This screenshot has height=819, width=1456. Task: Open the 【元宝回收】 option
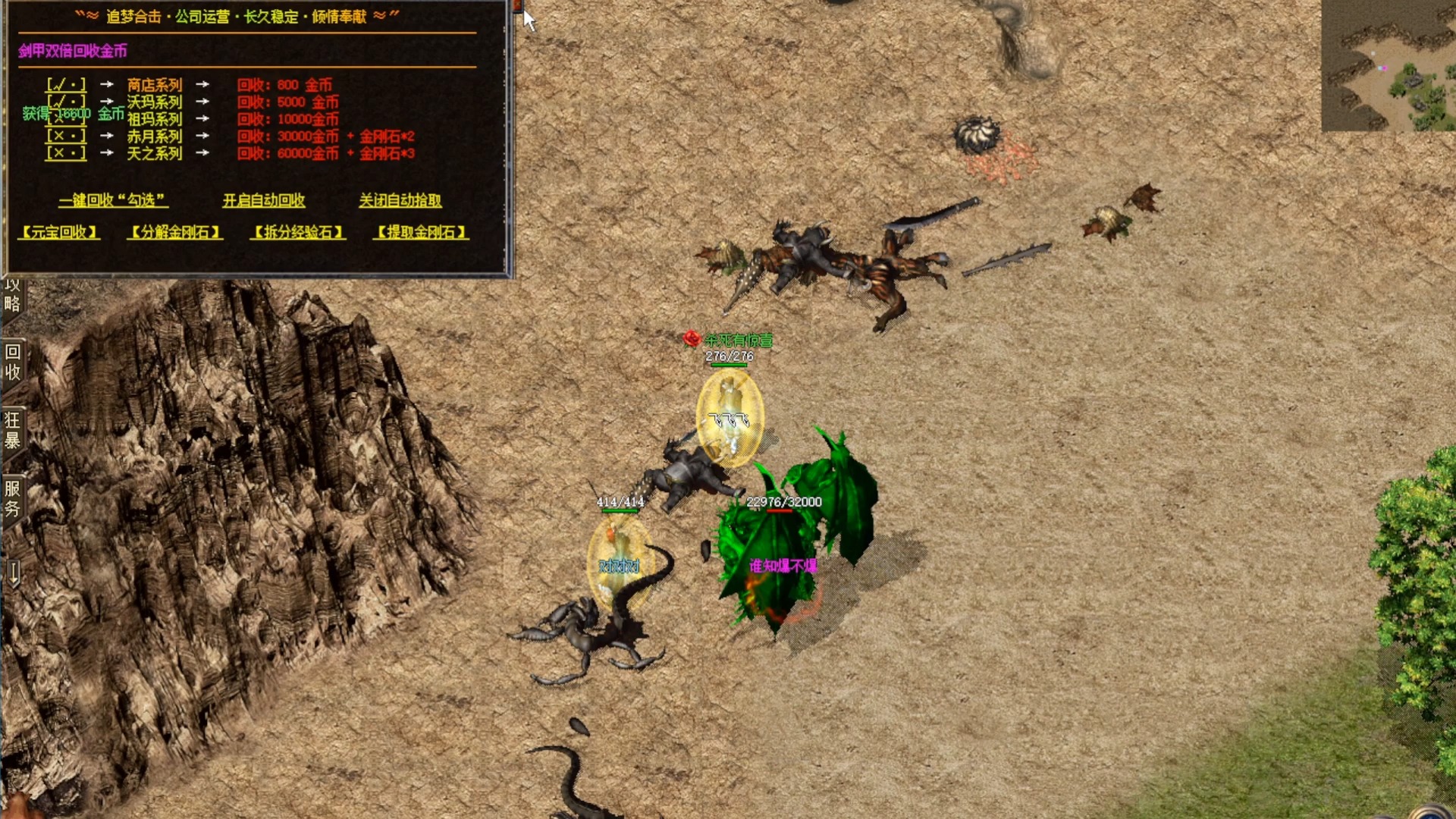(59, 232)
